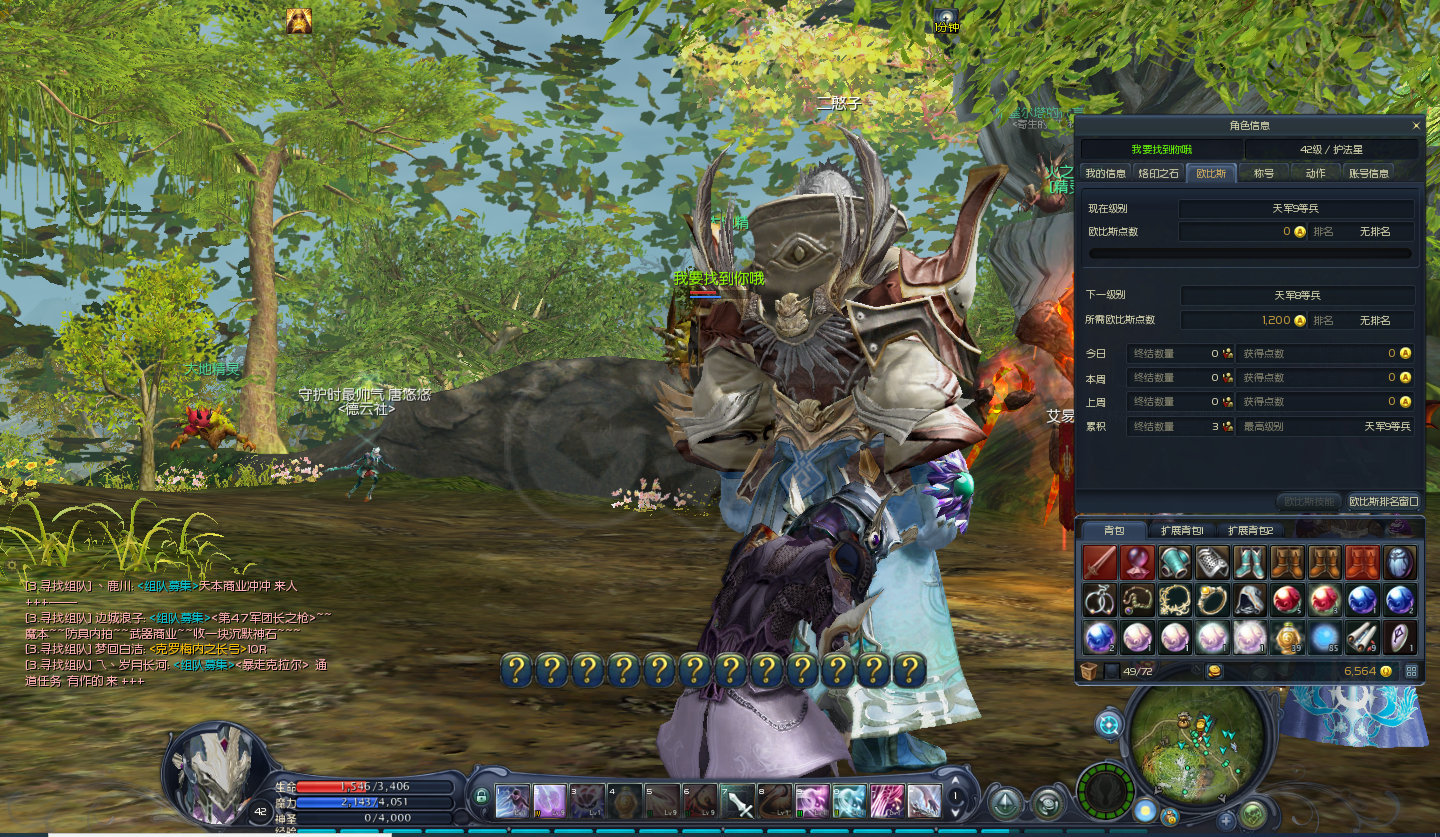Open the 欧比斯排名窗口 ranking window
The height and width of the screenshot is (837, 1440).
click(1384, 501)
